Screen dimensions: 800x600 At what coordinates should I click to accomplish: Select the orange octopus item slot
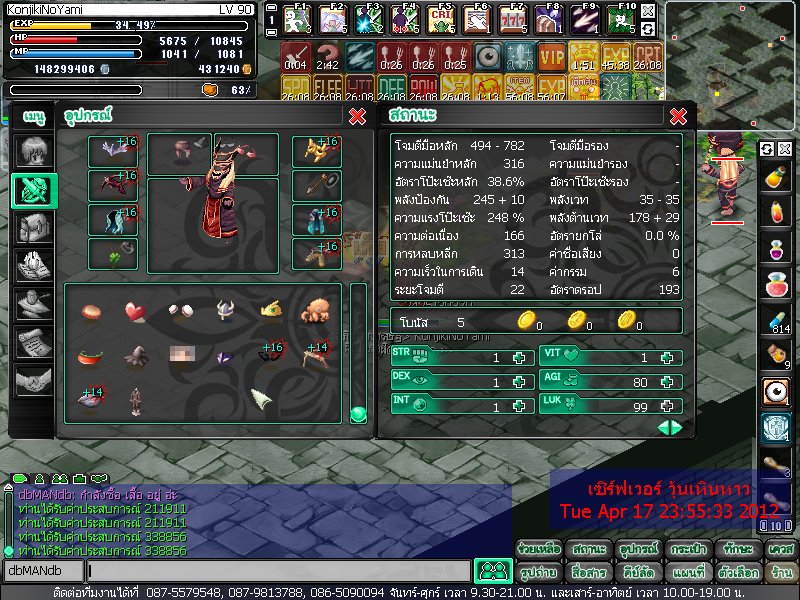click(315, 312)
